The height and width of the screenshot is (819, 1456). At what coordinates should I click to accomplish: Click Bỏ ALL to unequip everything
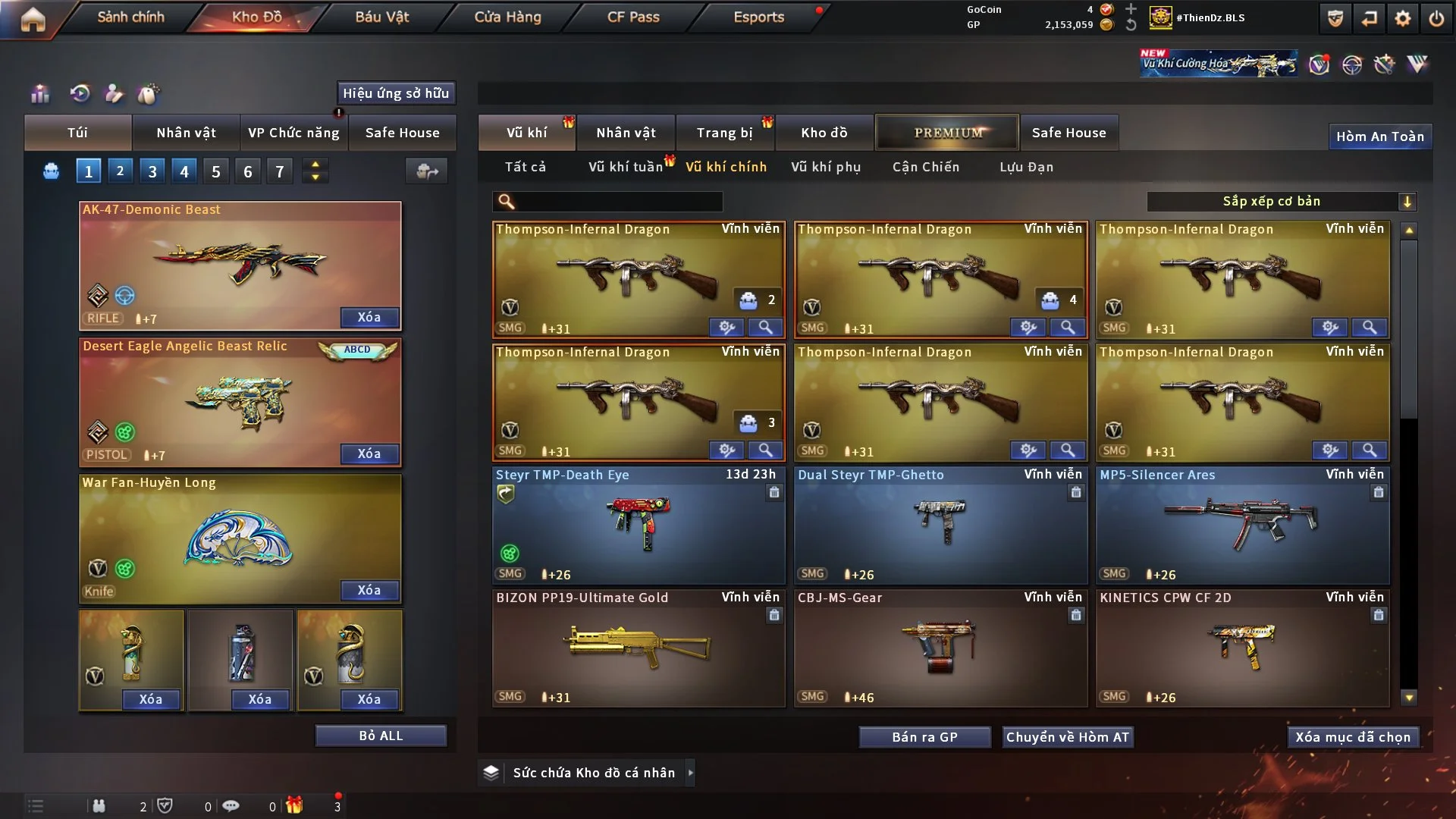click(x=381, y=736)
